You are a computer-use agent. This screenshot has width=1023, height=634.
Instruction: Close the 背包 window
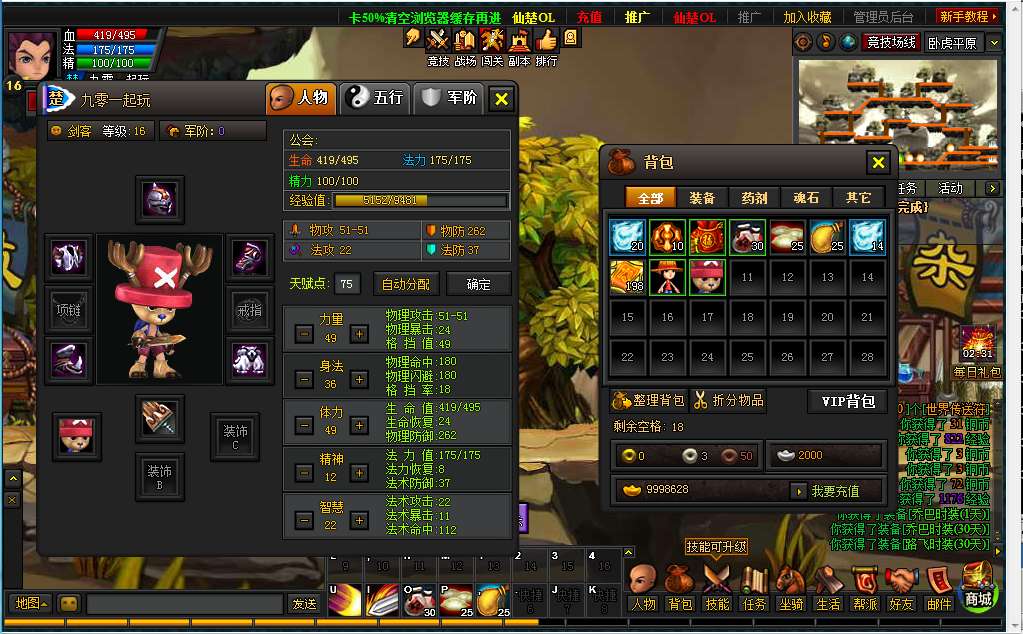(878, 163)
